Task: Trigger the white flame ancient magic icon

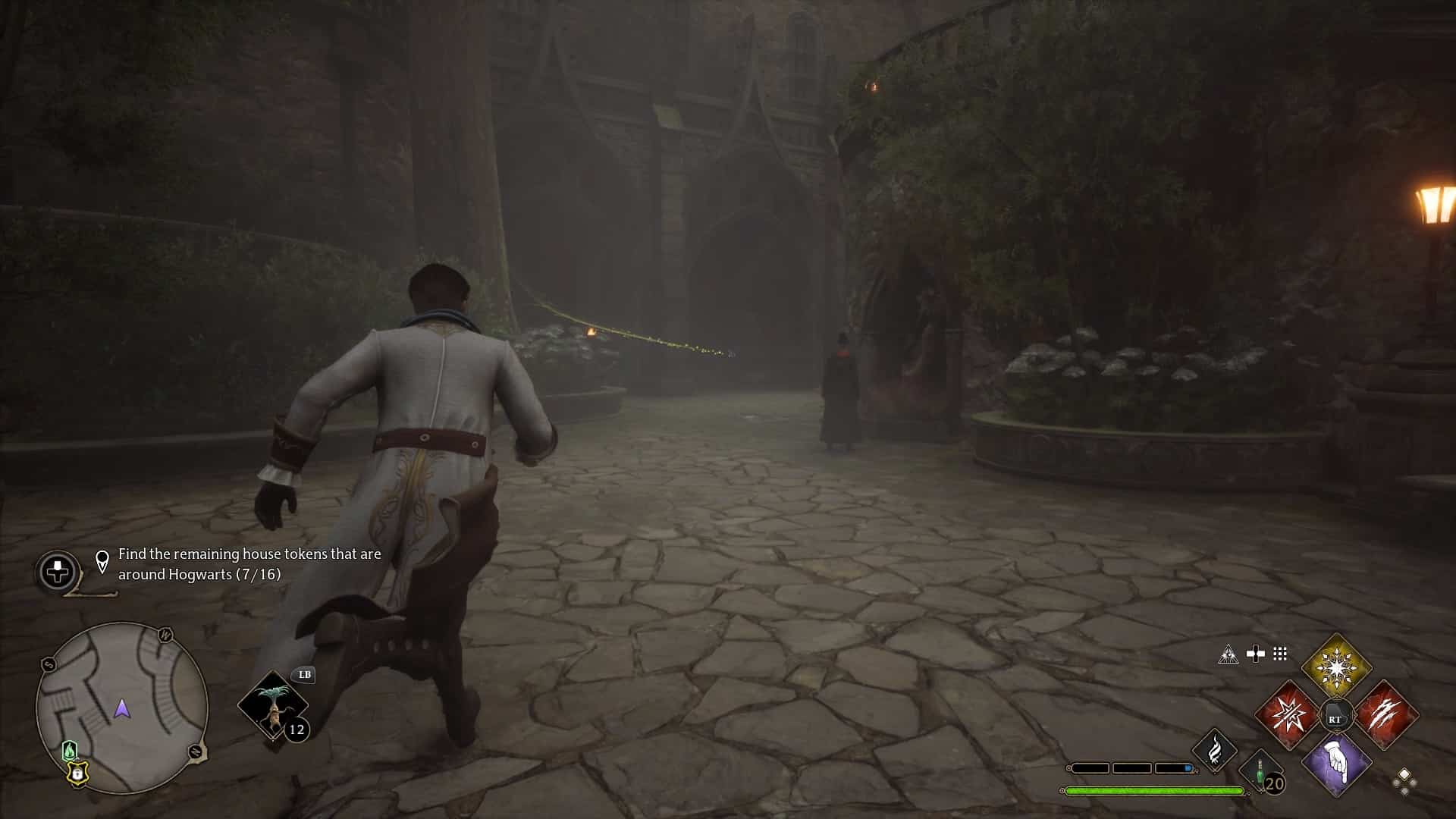Action: pyautogui.click(x=1215, y=749)
